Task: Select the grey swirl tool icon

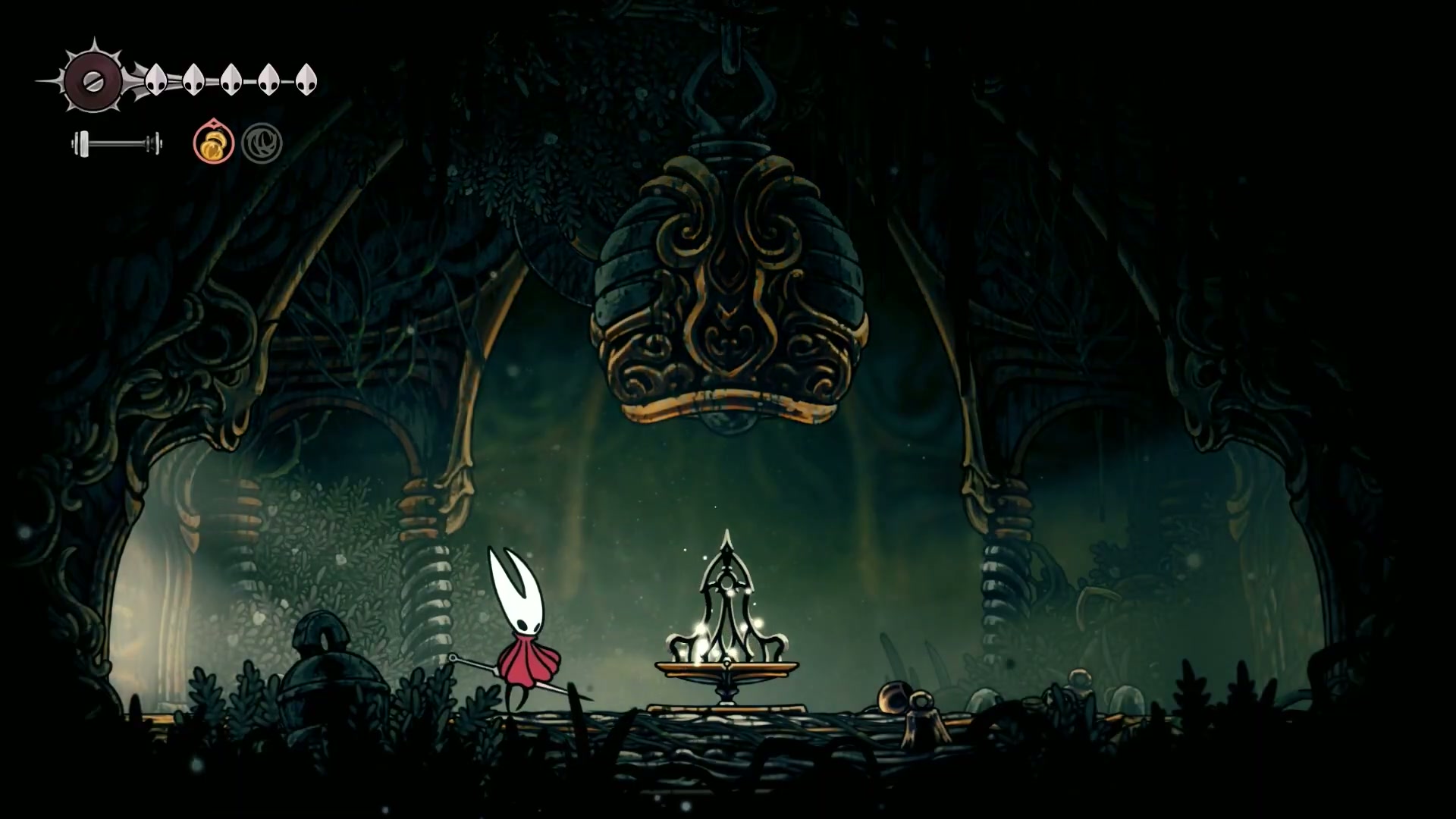Action: pyautogui.click(x=262, y=143)
